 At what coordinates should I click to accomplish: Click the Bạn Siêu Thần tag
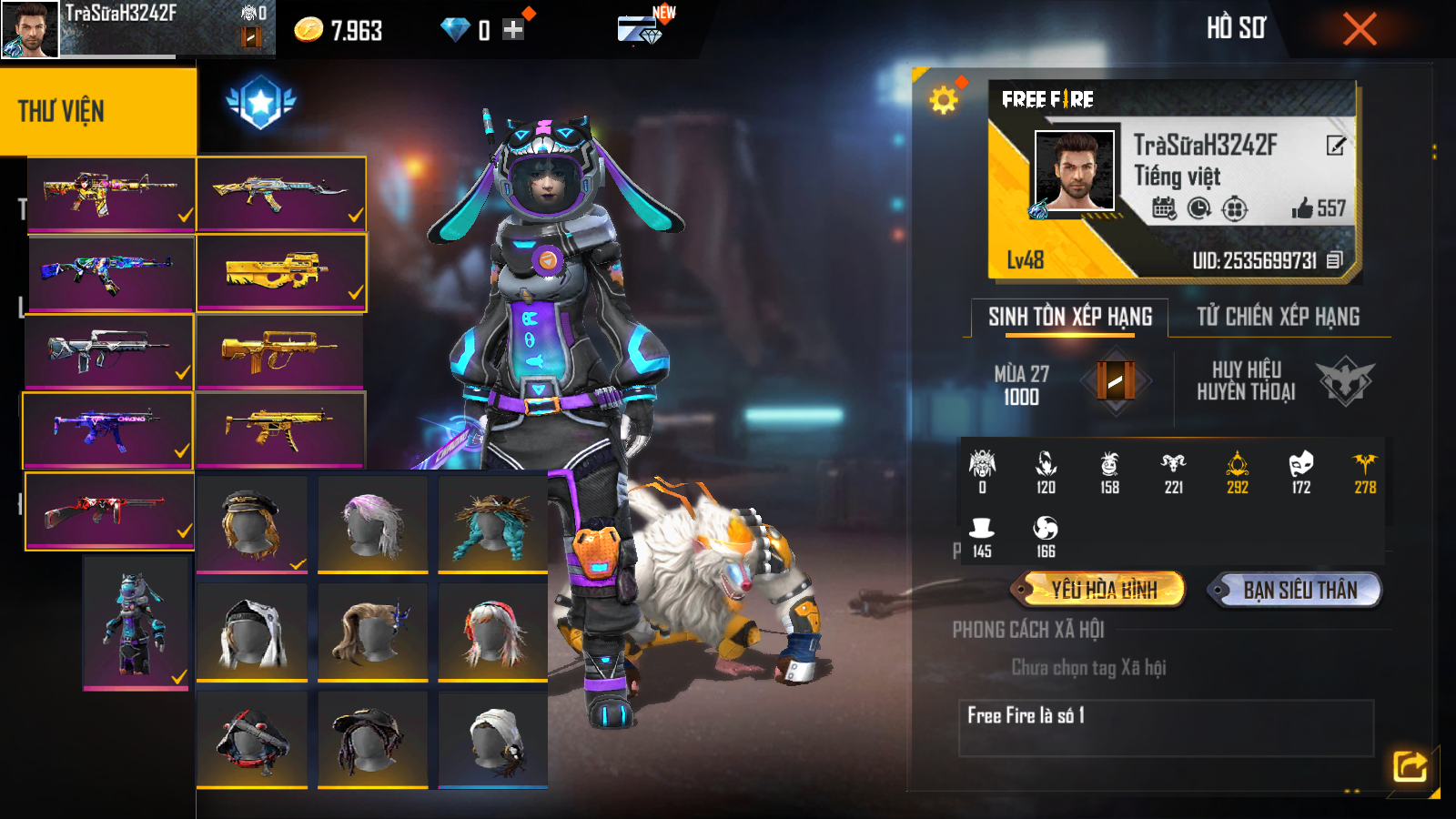[1299, 590]
